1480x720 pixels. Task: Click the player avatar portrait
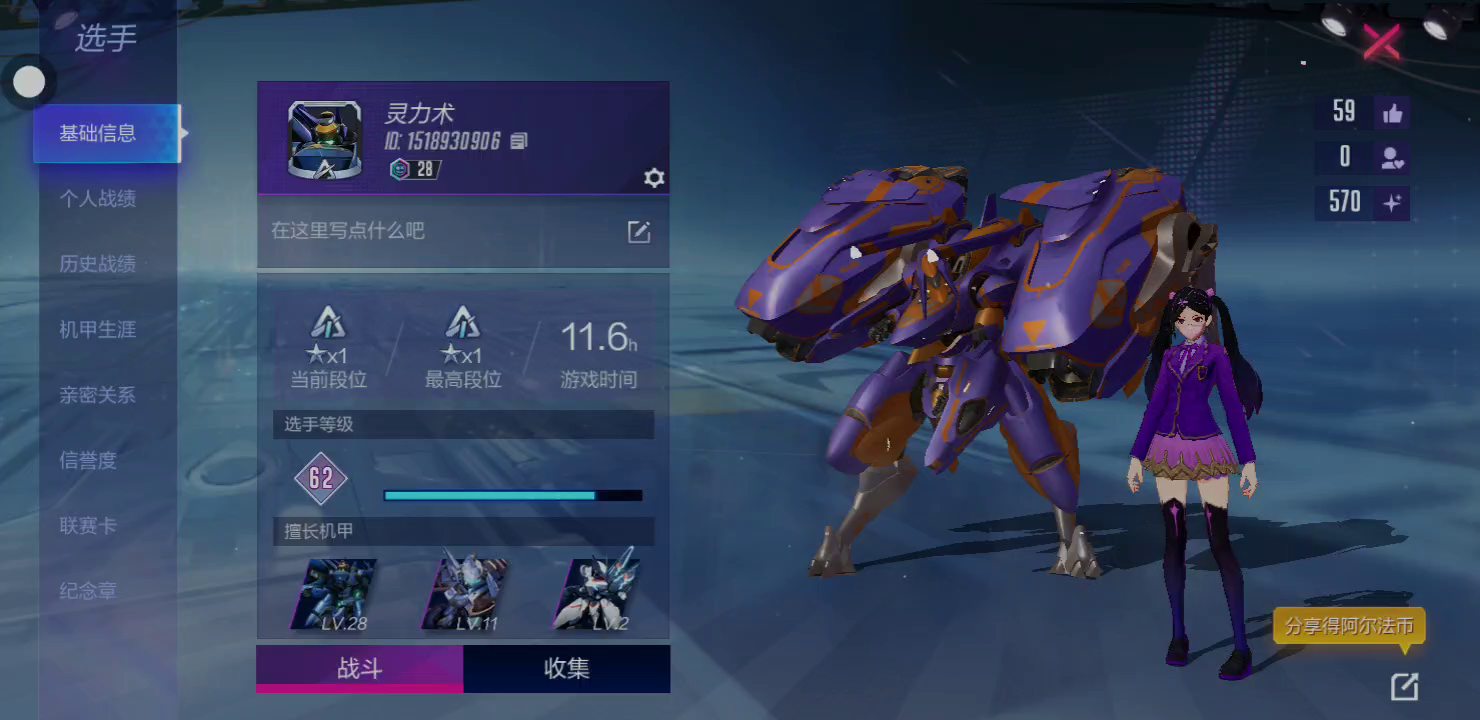point(324,140)
